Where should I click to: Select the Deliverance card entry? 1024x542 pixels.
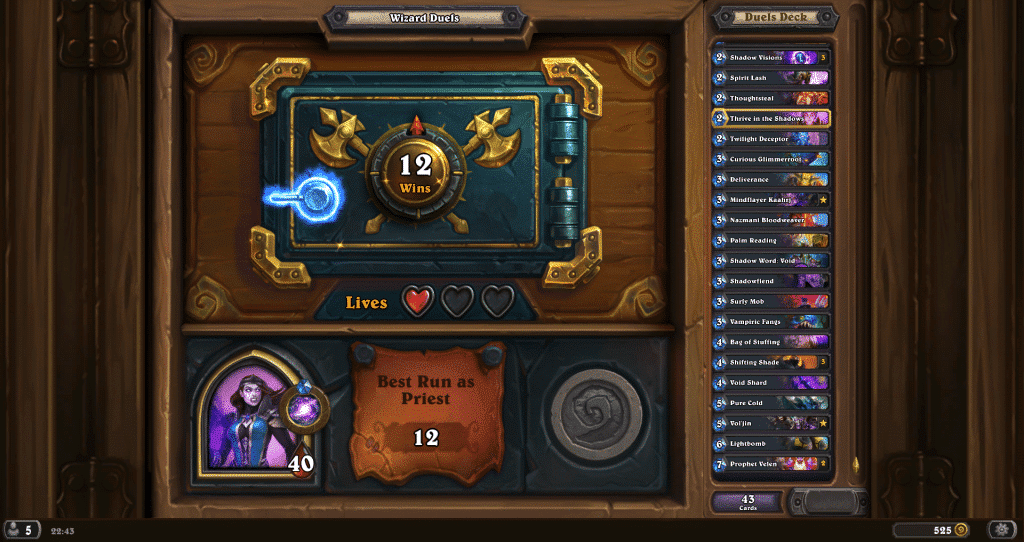pos(770,179)
